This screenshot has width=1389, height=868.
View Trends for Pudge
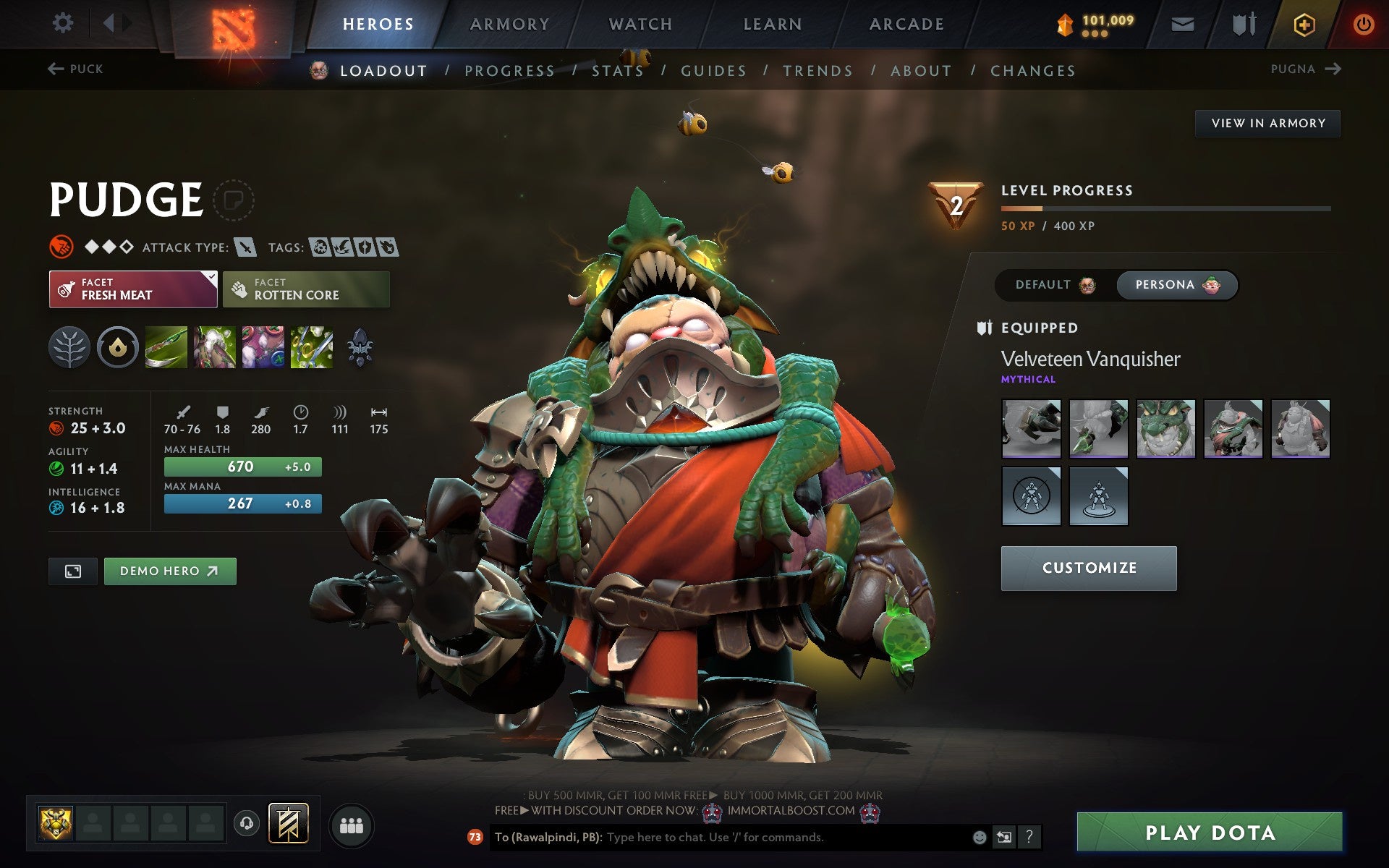pos(817,71)
